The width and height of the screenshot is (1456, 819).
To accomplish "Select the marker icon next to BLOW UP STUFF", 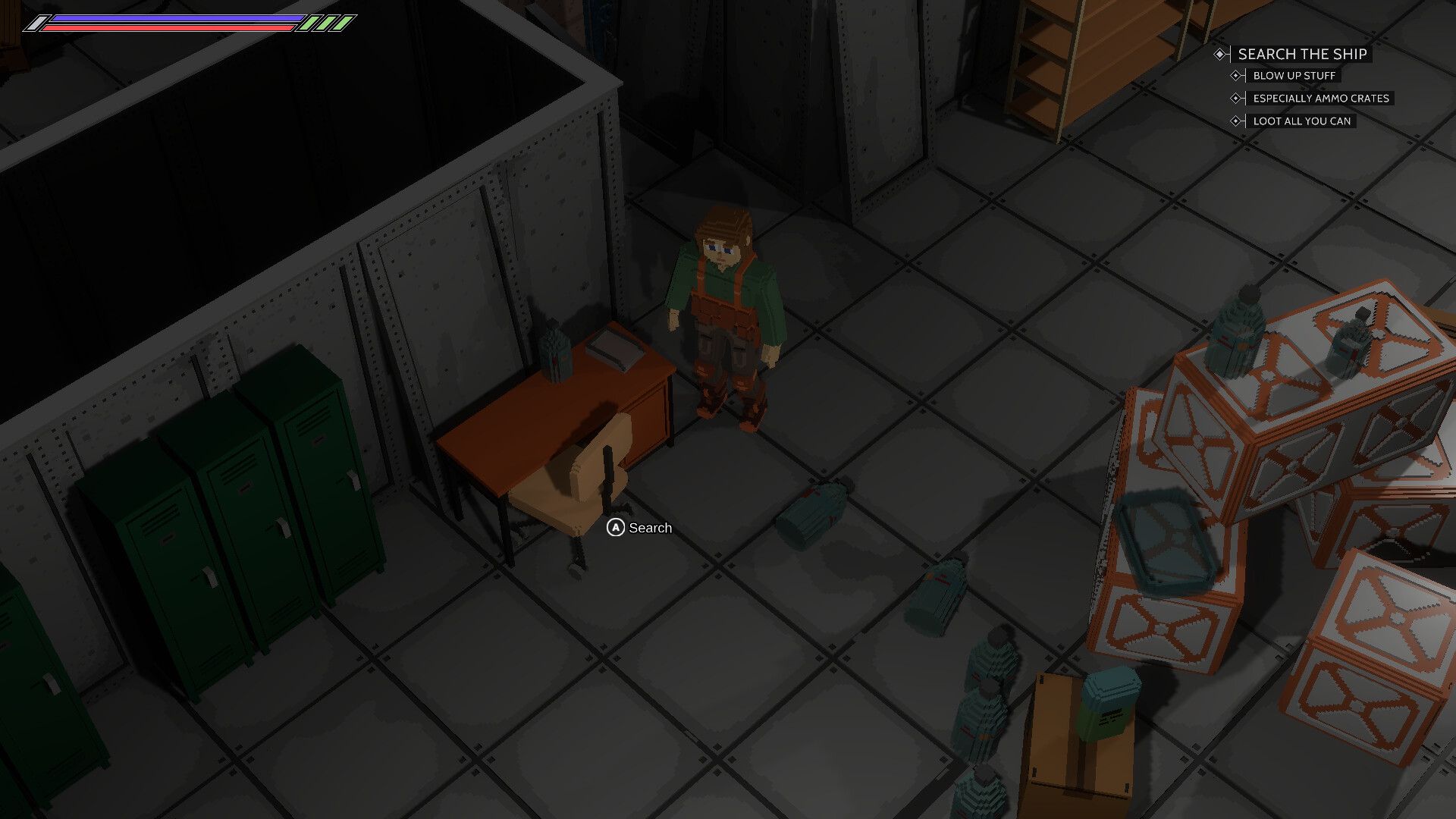I will (1236, 76).
